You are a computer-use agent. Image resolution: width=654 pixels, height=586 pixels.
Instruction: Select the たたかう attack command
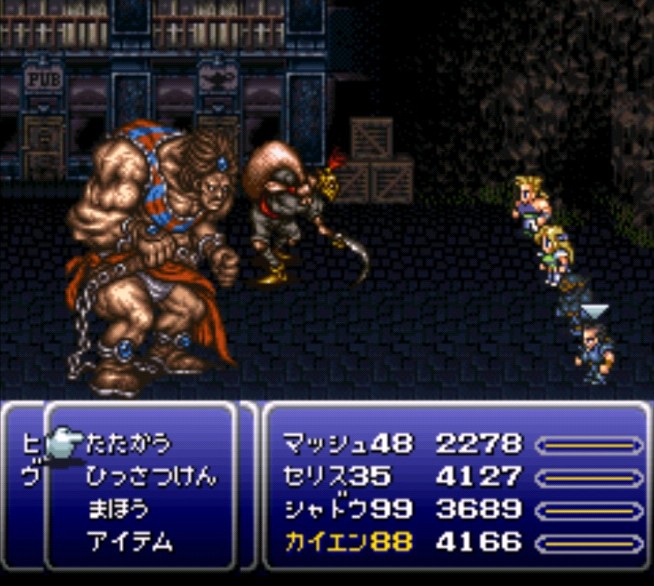tap(129, 443)
